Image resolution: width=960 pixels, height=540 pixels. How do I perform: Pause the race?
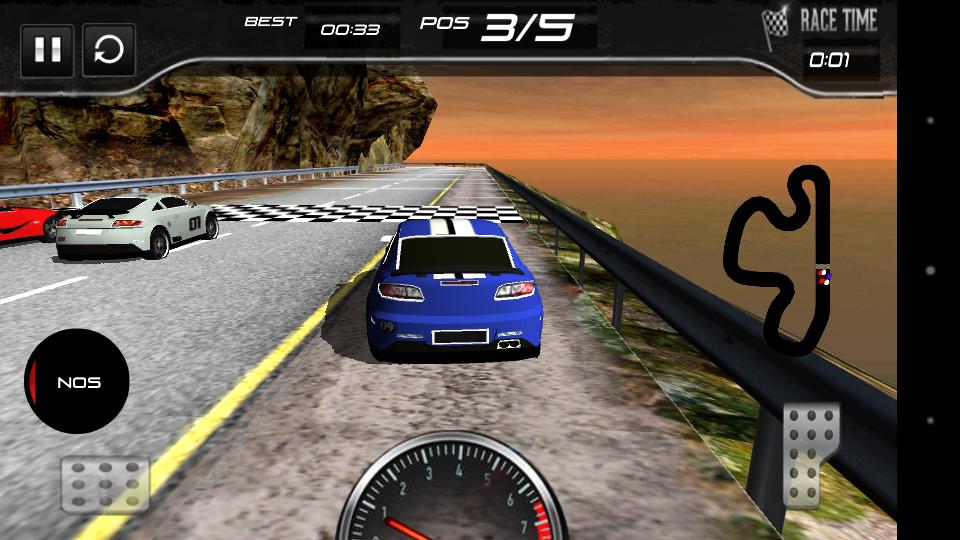47,51
